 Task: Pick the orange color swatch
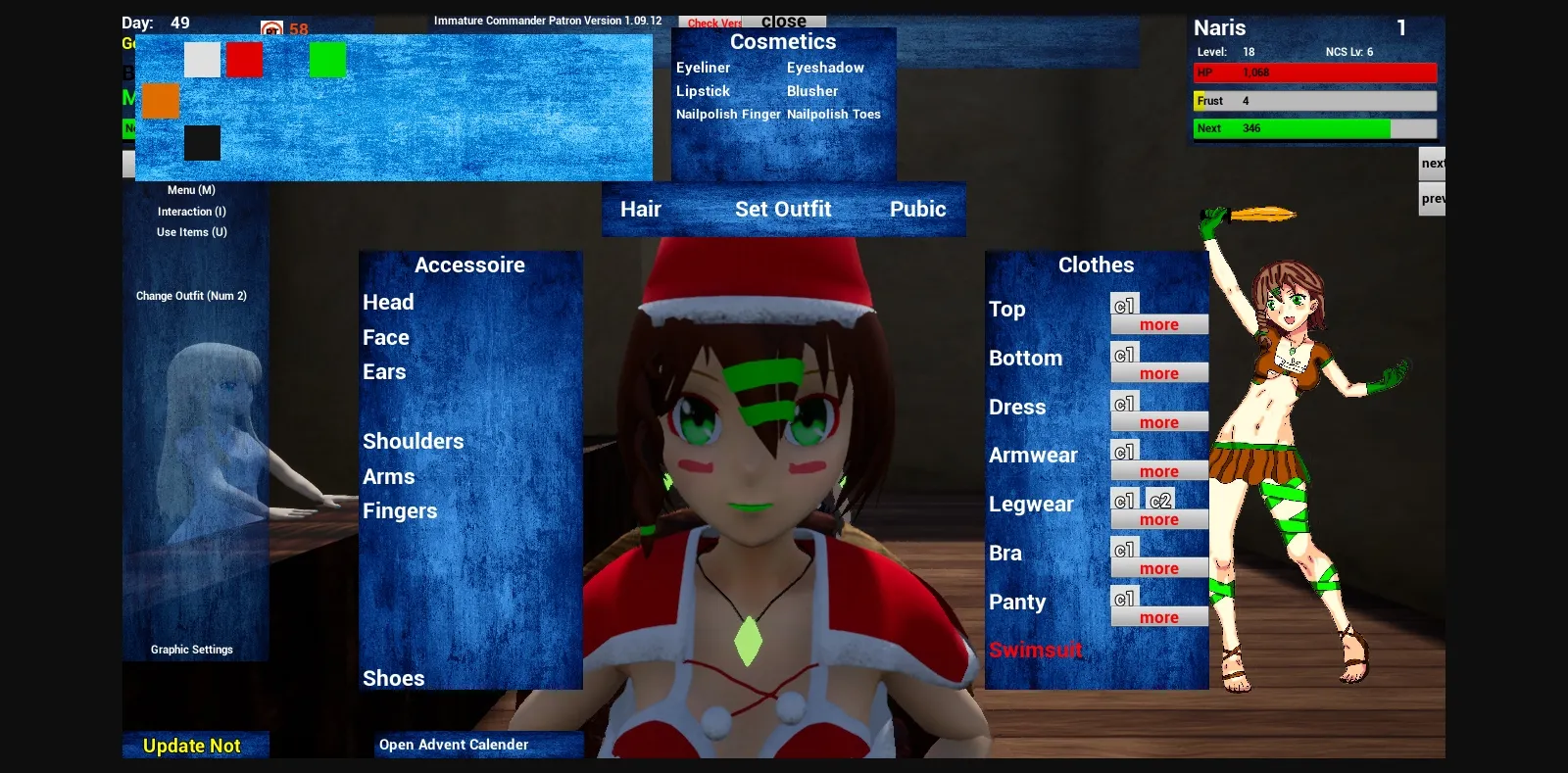tap(161, 101)
